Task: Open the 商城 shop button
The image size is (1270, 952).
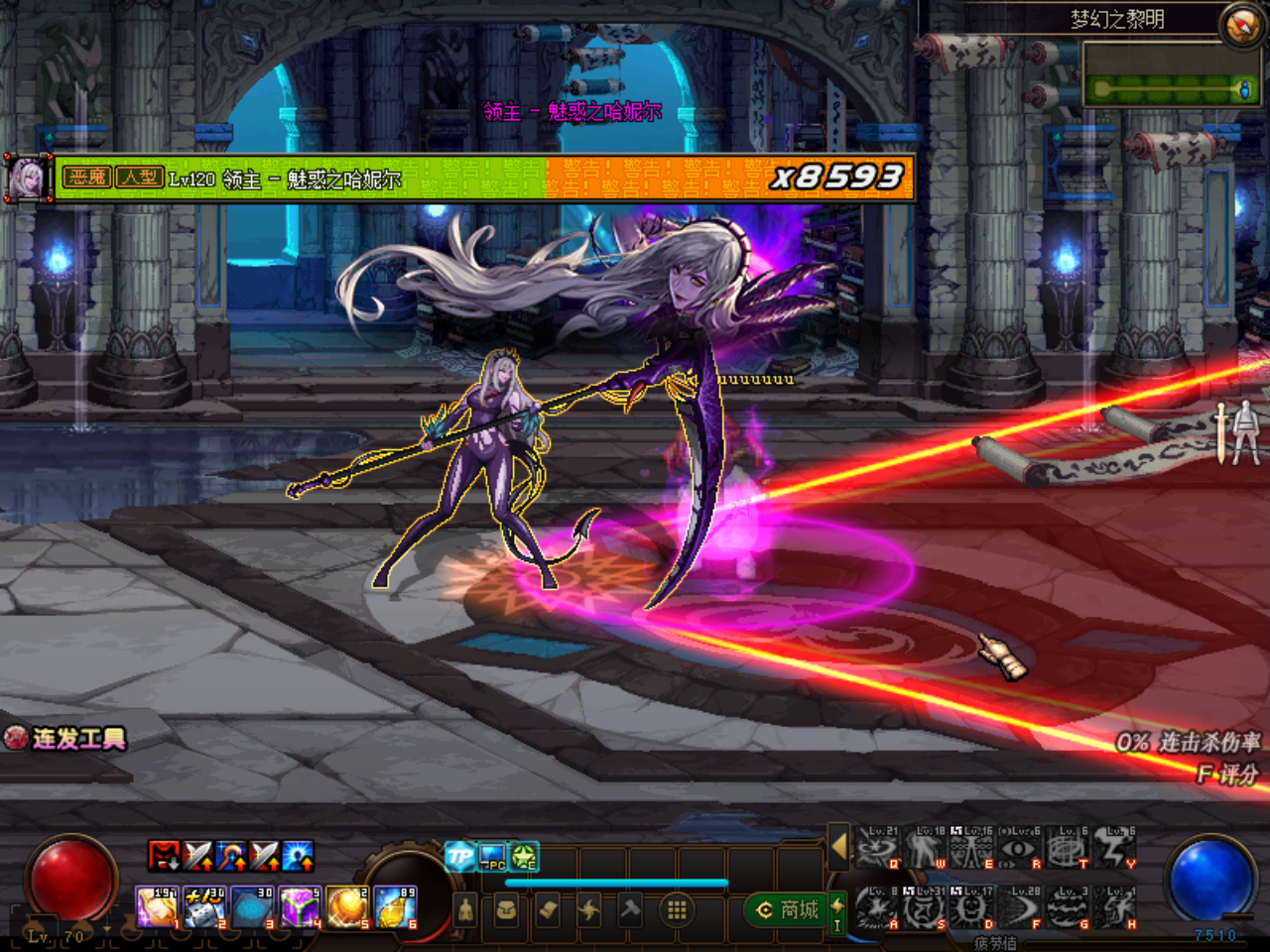Action: (788, 909)
